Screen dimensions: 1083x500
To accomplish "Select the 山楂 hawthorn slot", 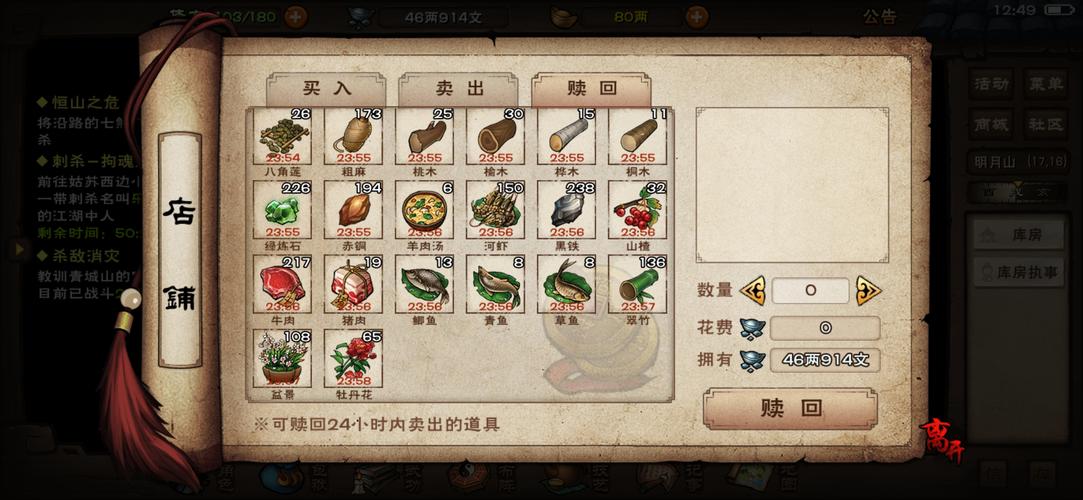I will pyautogui.click(x=637, y=211).
